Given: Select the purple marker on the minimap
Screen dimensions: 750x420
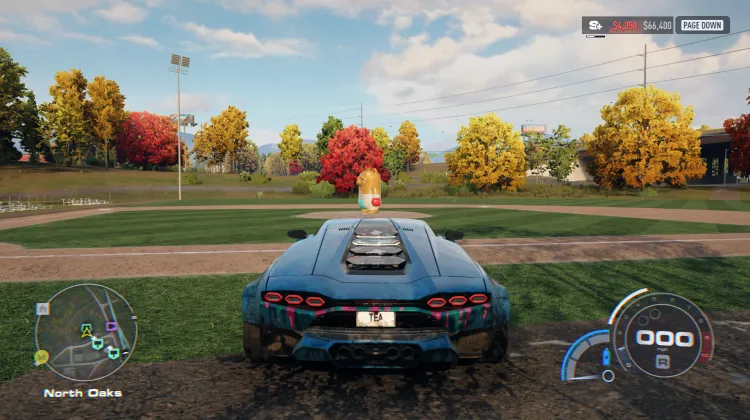Looking at the screenshot, I should 111,326.
